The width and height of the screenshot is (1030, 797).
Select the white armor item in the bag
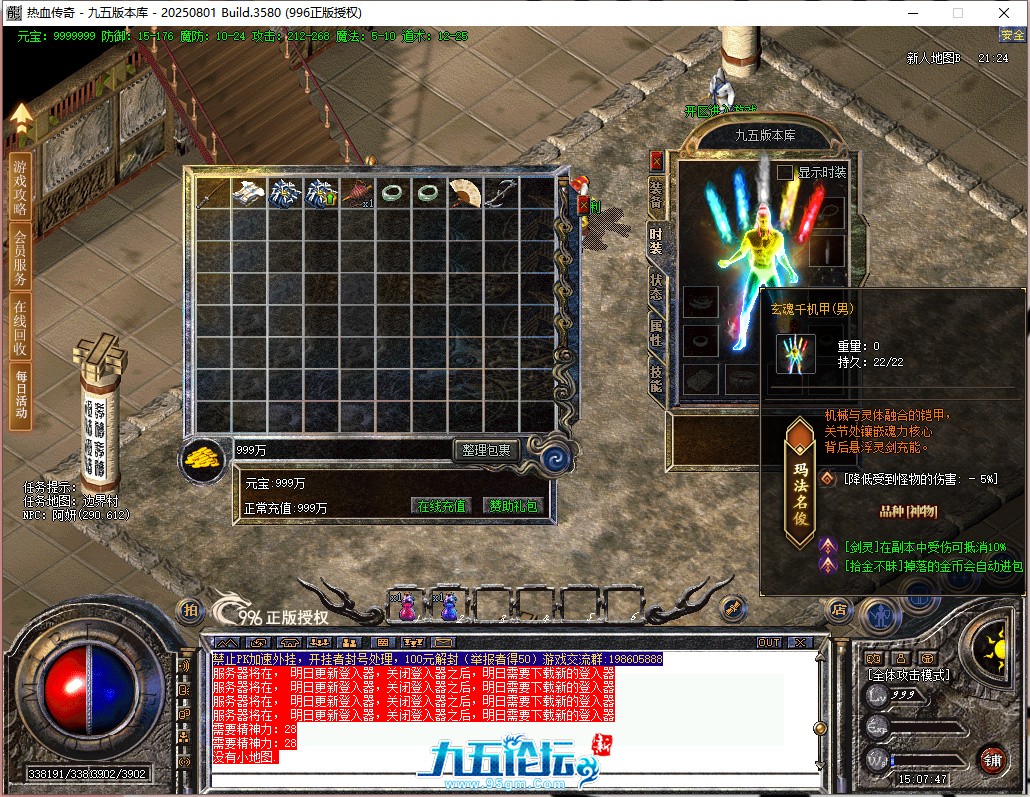(x=248, y=193)
